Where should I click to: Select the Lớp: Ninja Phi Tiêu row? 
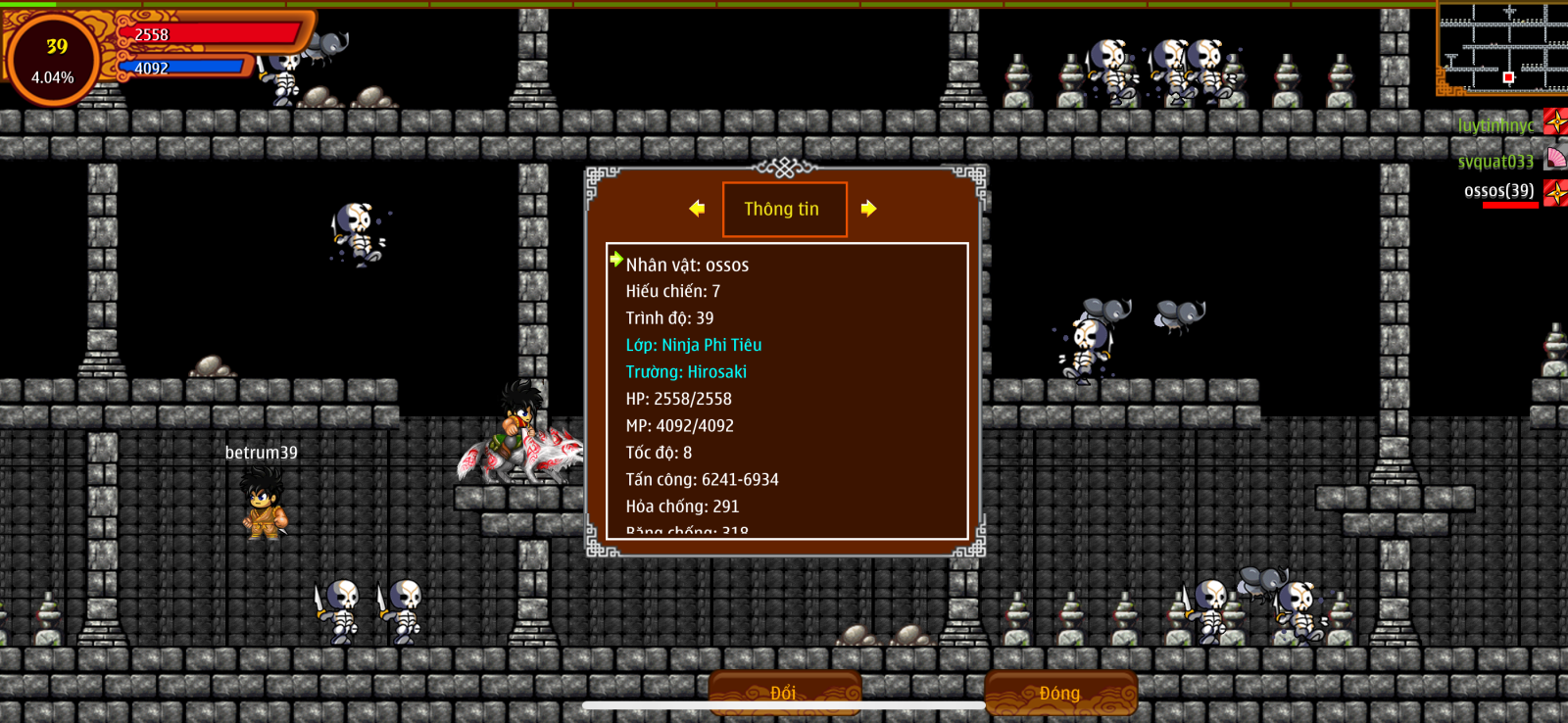coord(694,345)
